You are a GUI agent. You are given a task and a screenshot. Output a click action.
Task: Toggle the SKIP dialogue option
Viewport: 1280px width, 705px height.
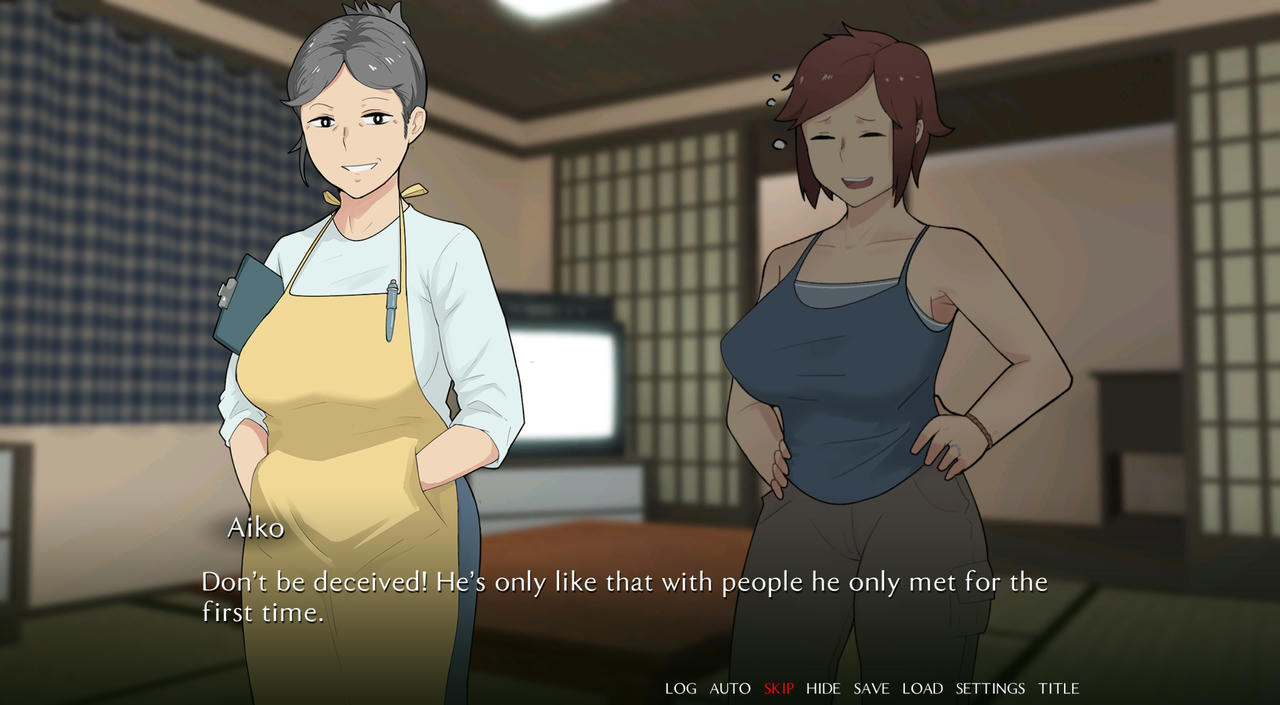(x=778, y=688)
